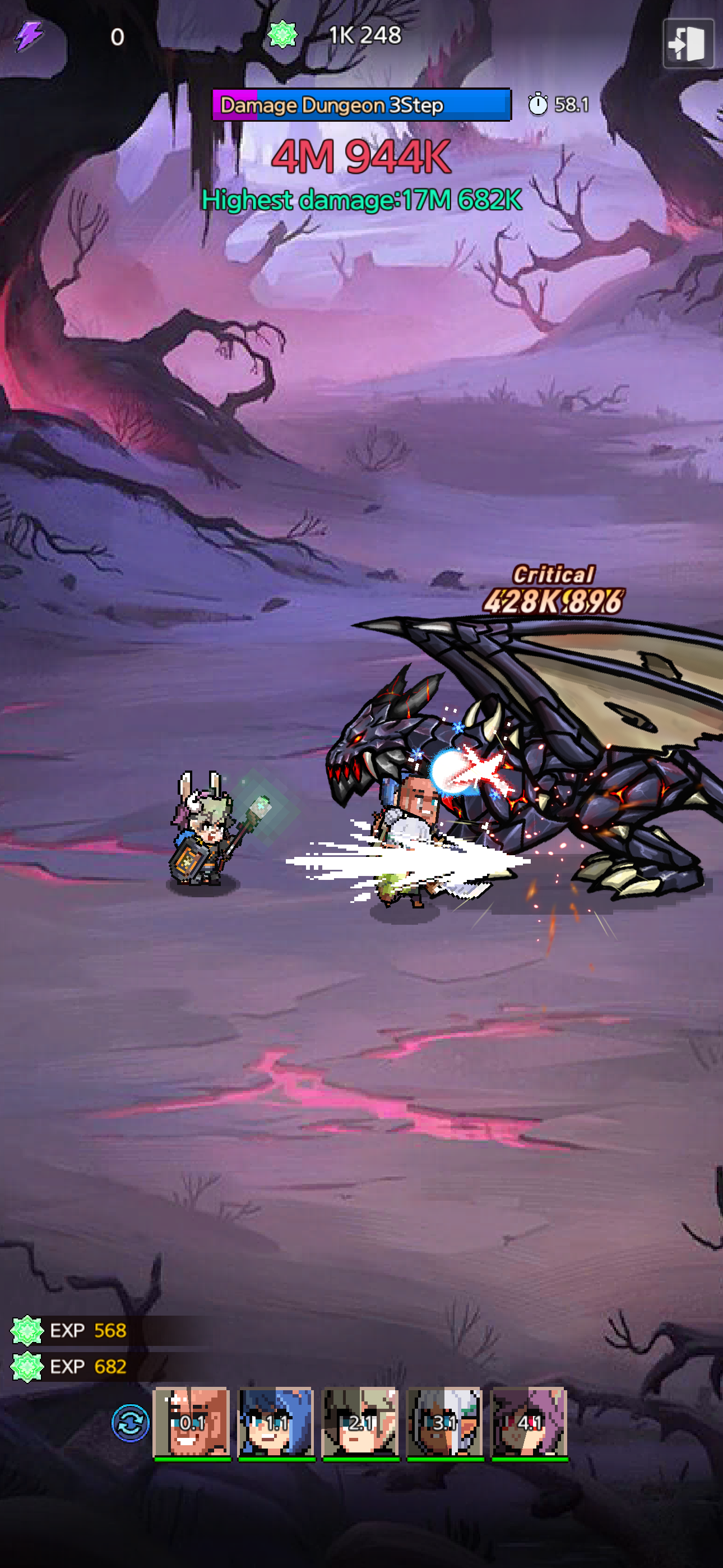Choose the blue-haired hero portrait
The width and height of the screenshot is (723, 1568).
pyautogui.click(x=276, y=1422)
